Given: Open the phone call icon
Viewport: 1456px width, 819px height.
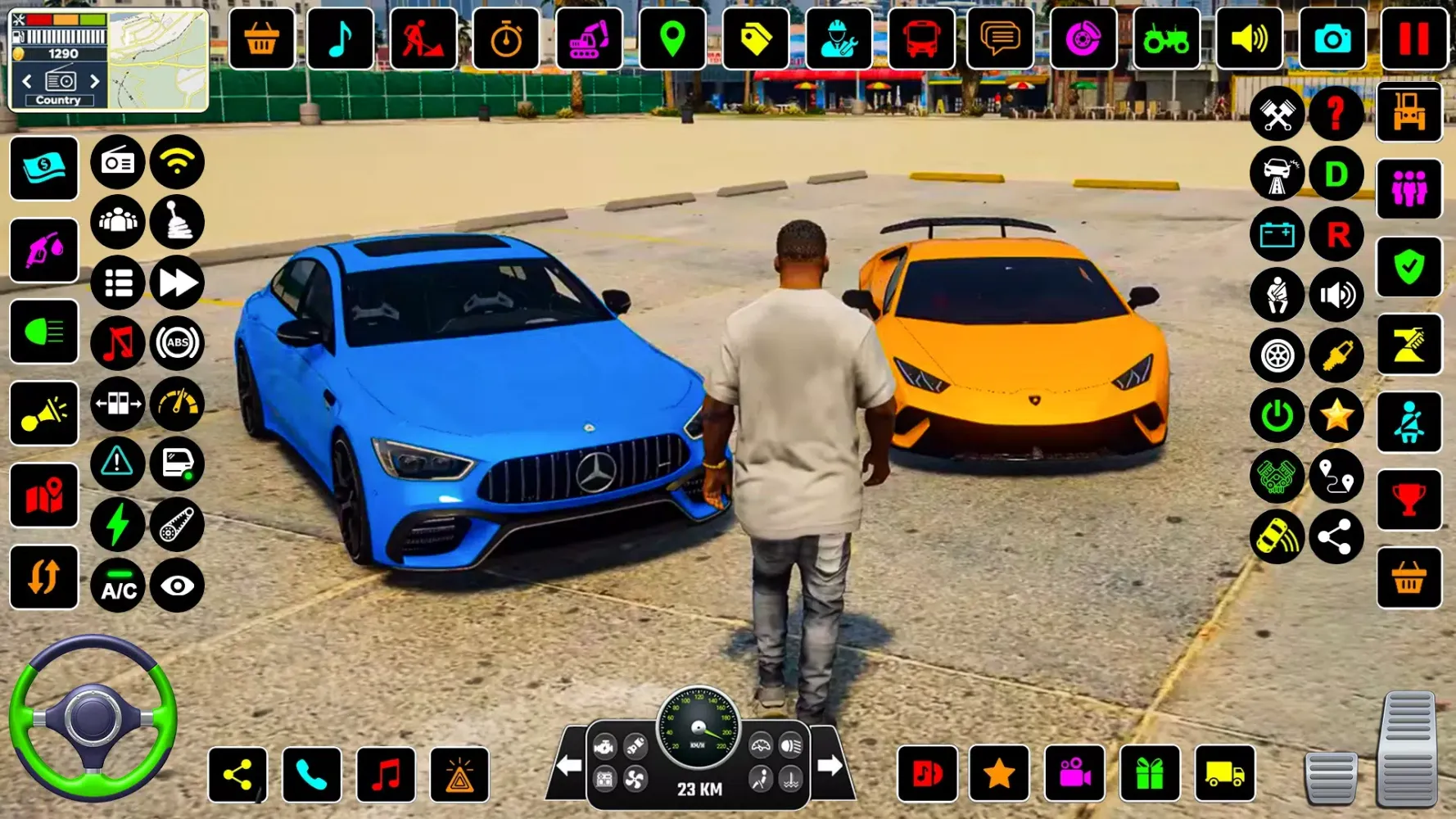Looking at the screenshot, I should [311, 774].
